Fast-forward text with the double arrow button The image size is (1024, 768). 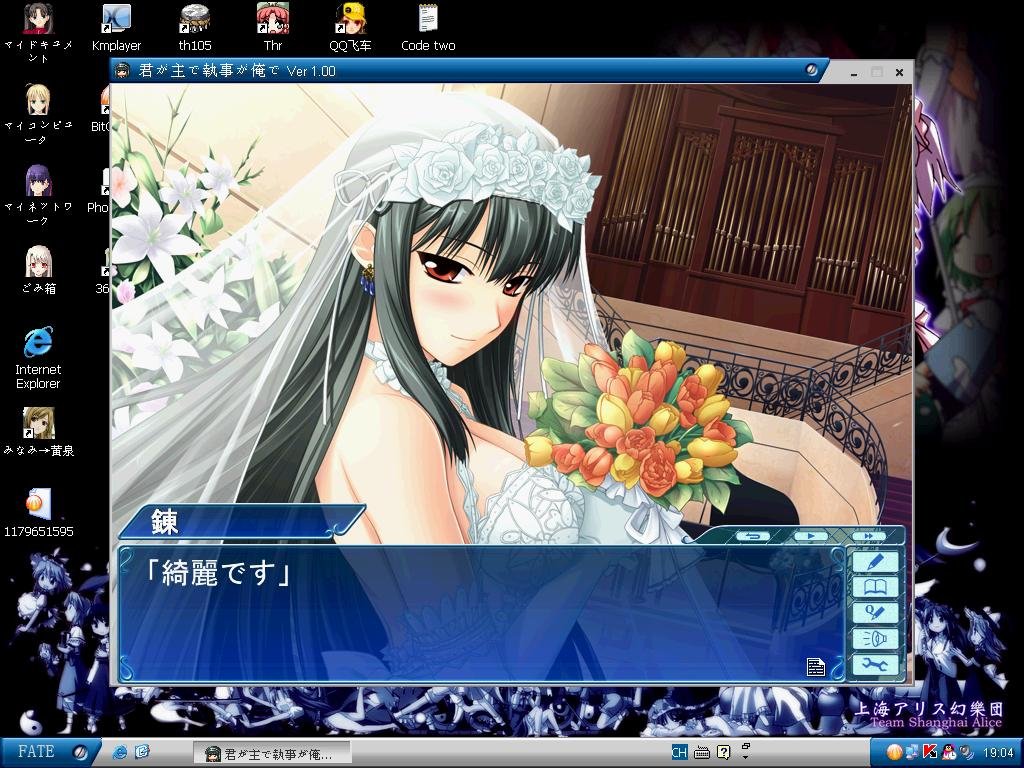869,536
